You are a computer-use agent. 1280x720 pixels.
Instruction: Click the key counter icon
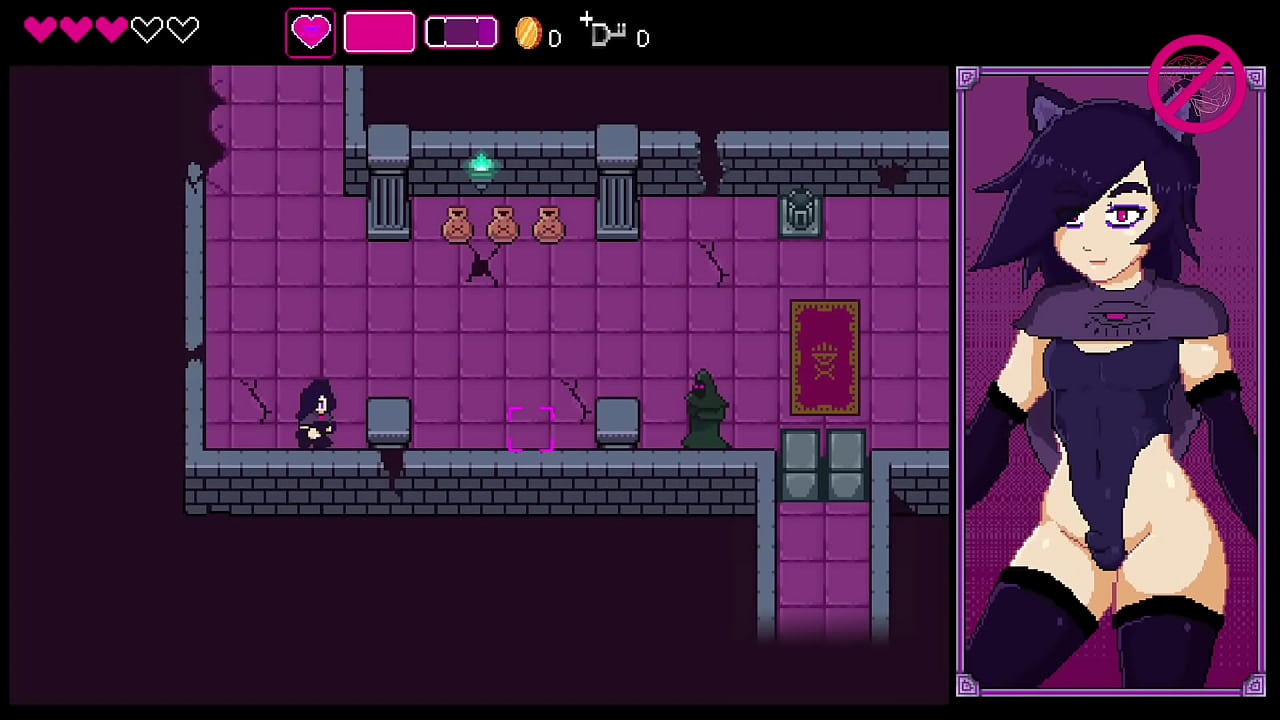tap(608, 35)
